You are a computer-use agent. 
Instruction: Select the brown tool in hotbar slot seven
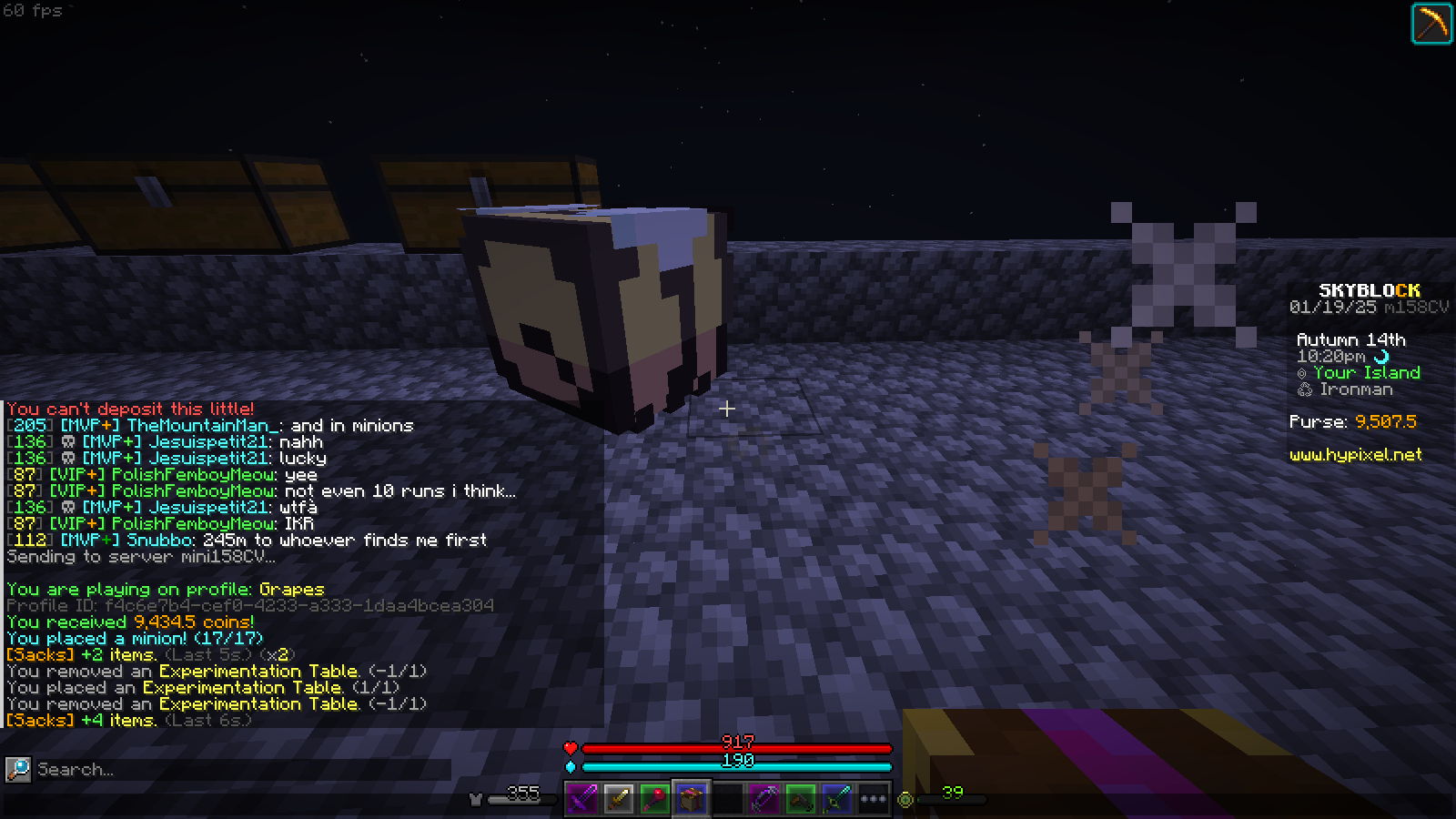tap(801, 798)
